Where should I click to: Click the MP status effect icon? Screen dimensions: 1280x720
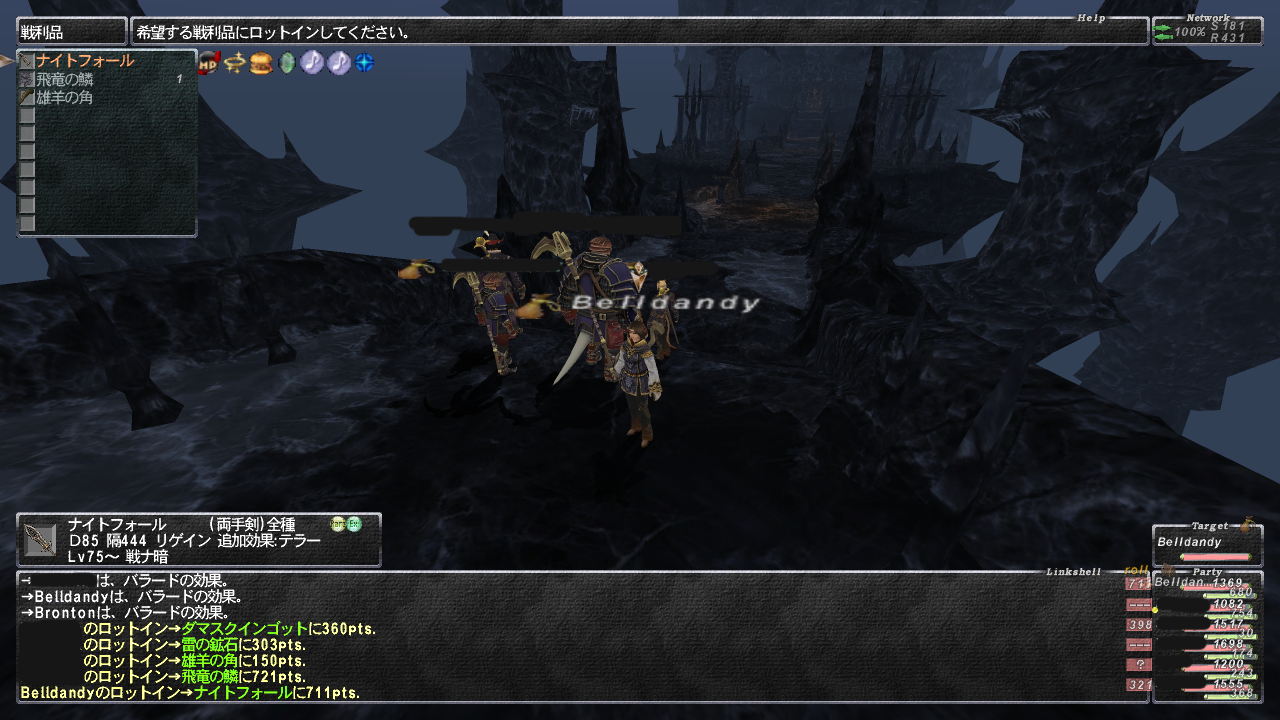(209, 62)
